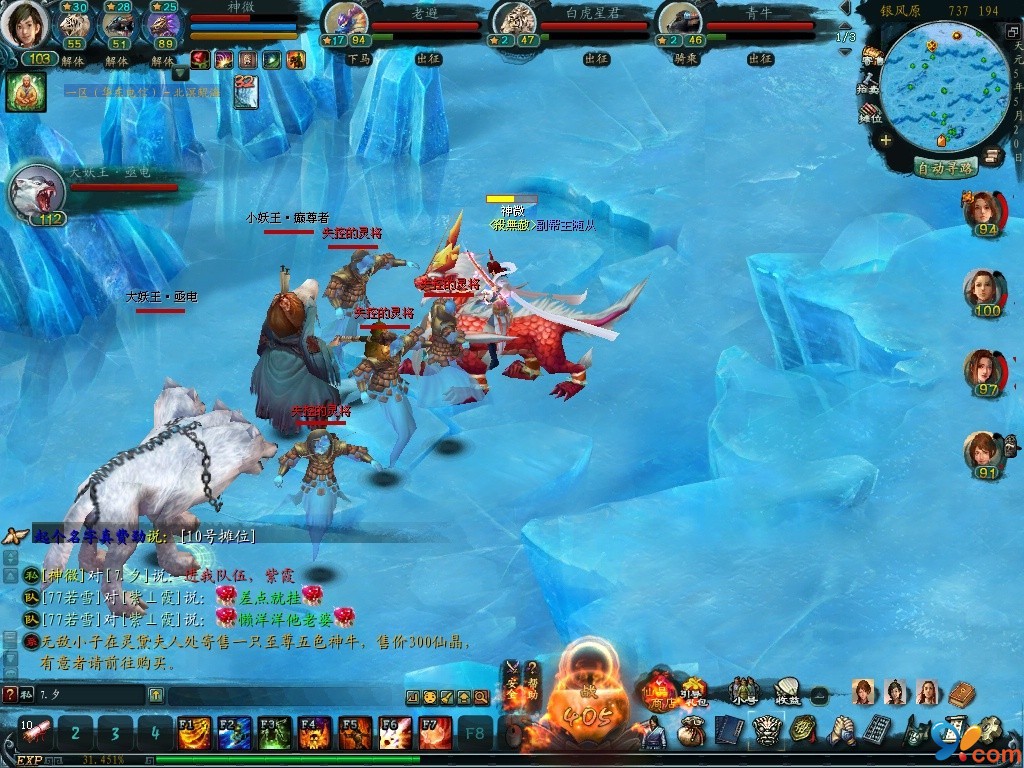Open the 引导礼包 gift pack
Image resolution: width=1024 pixels, height=768 pixels.
693,691
